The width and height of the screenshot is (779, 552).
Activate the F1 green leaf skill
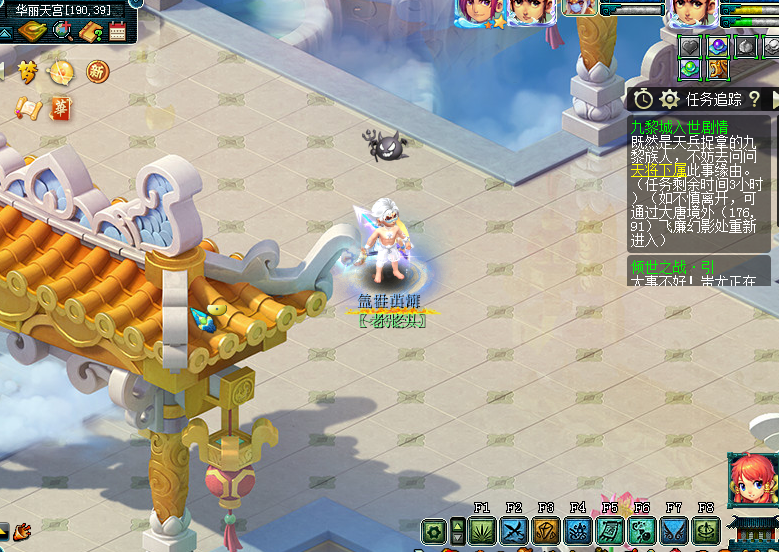click(x=482, y=531)
